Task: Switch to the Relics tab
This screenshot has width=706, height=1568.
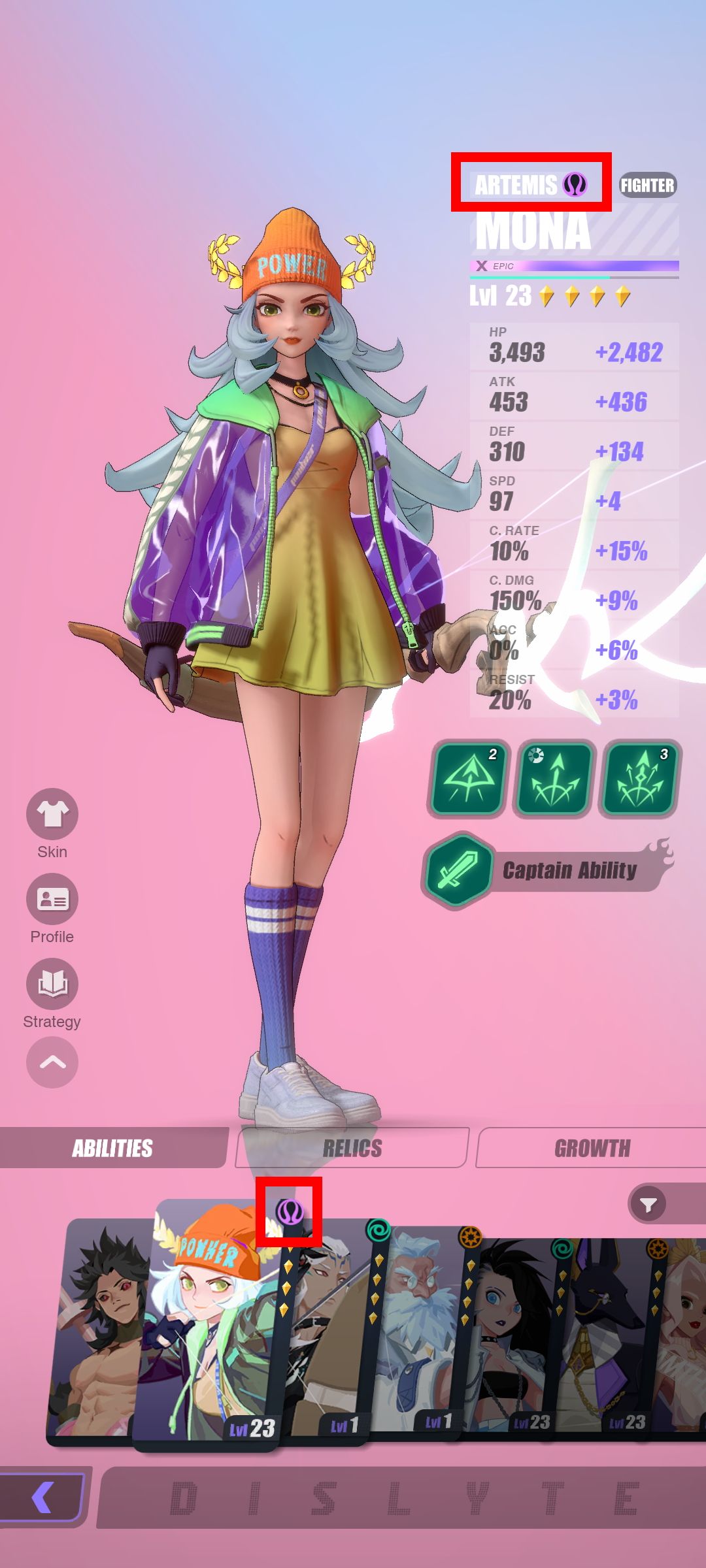Action: pos(352,1148)
